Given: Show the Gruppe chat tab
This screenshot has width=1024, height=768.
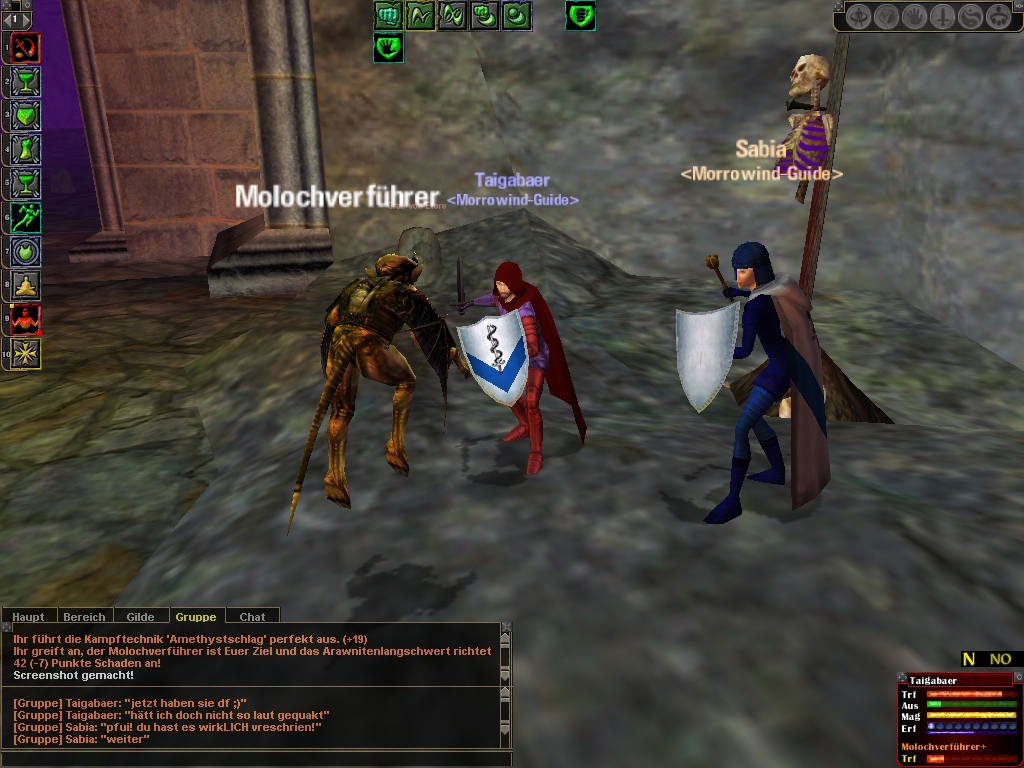Looking at the screenshot, I should coord(196,617).
